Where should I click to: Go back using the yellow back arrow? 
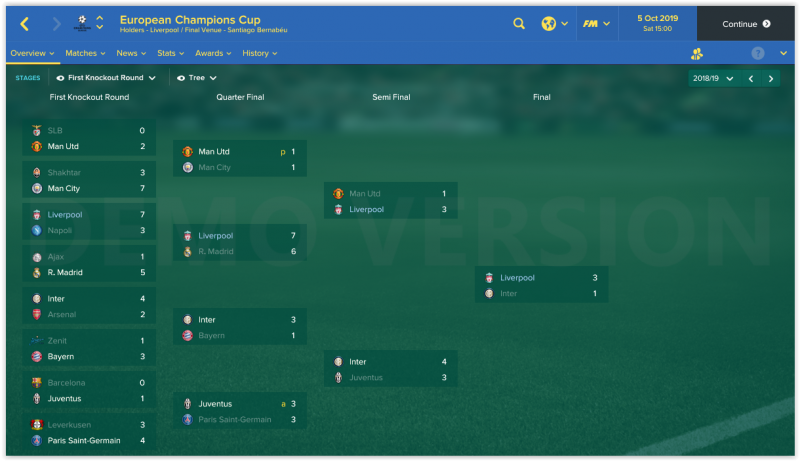(24, 23)
